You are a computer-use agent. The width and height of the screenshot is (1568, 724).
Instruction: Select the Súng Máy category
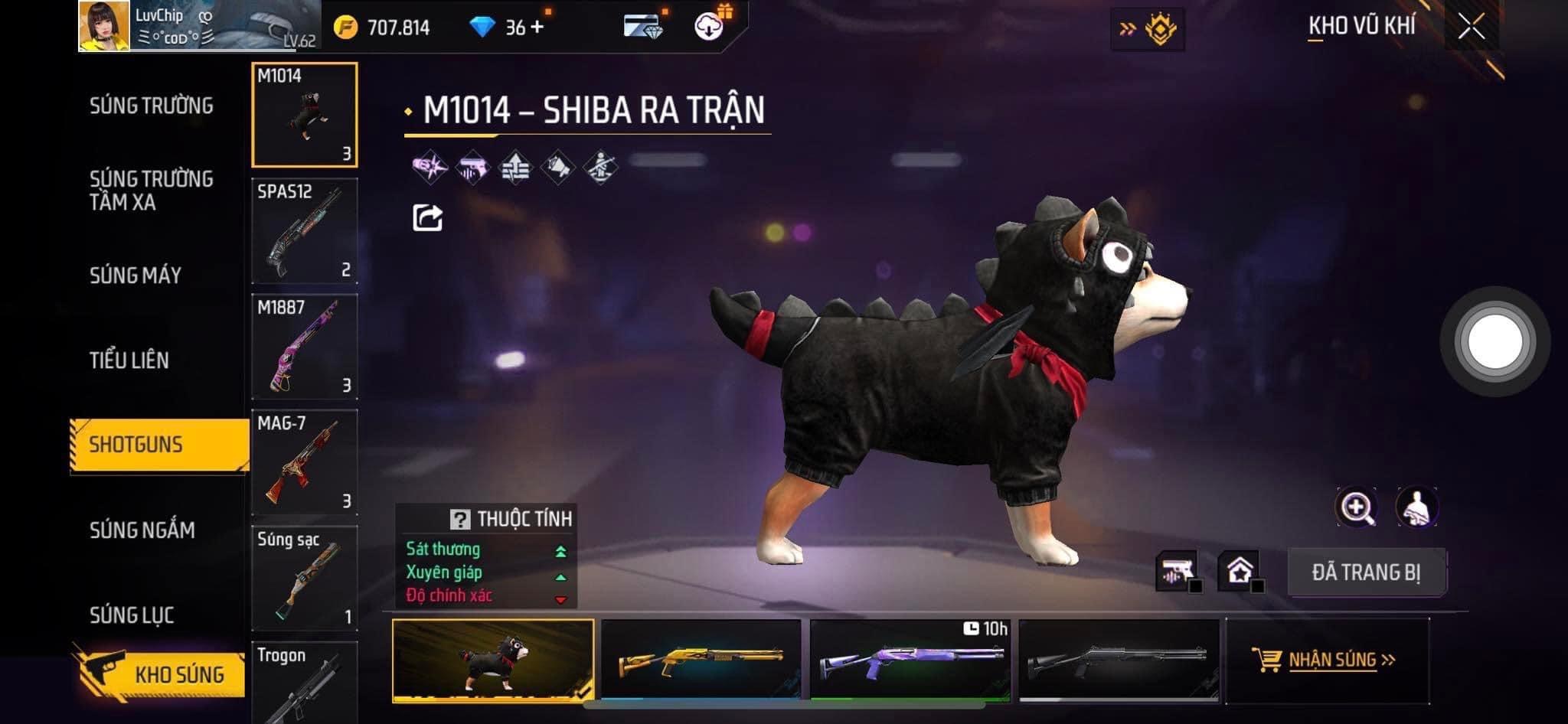[136, 276]
